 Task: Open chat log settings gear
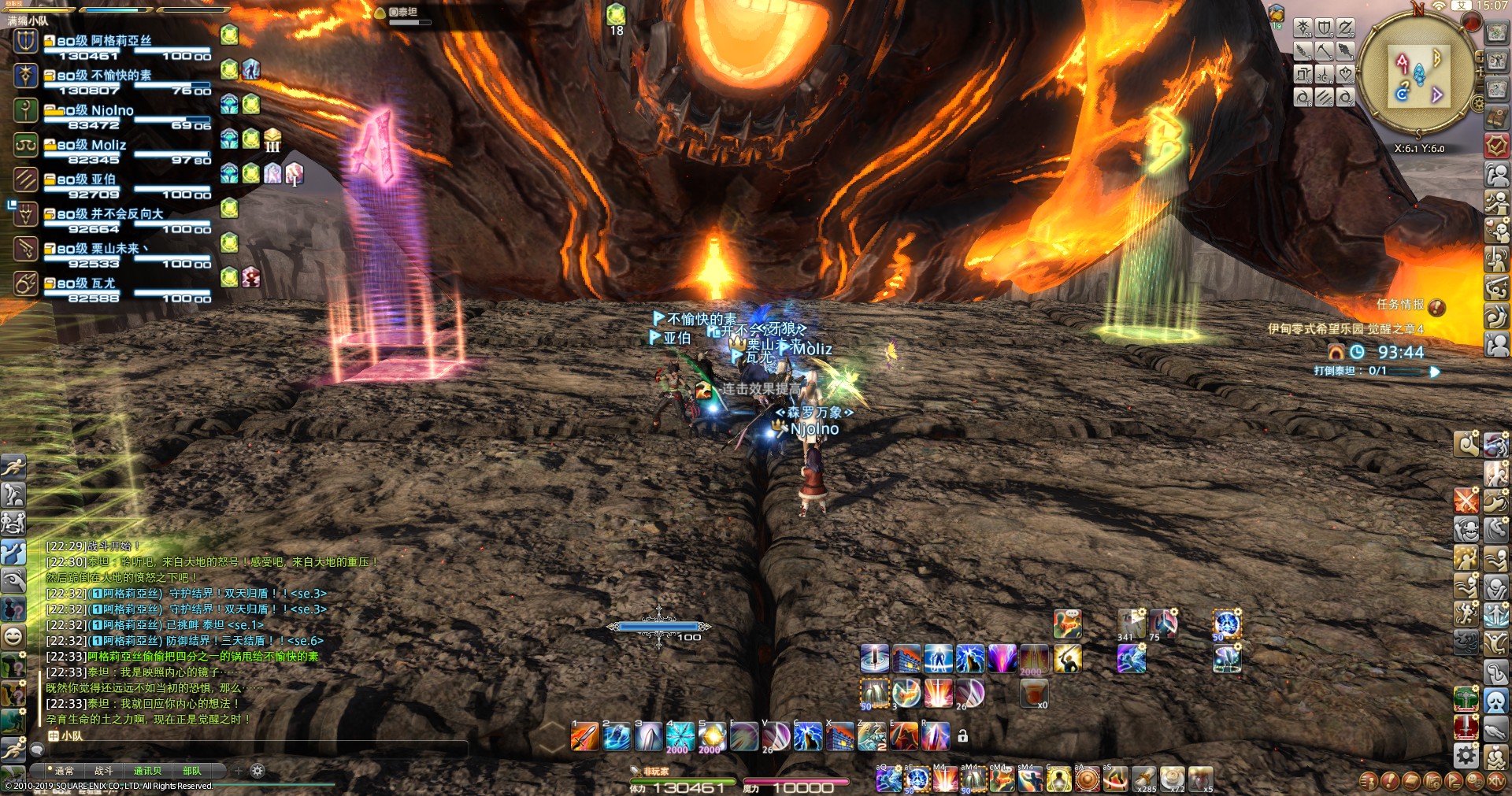258,771
